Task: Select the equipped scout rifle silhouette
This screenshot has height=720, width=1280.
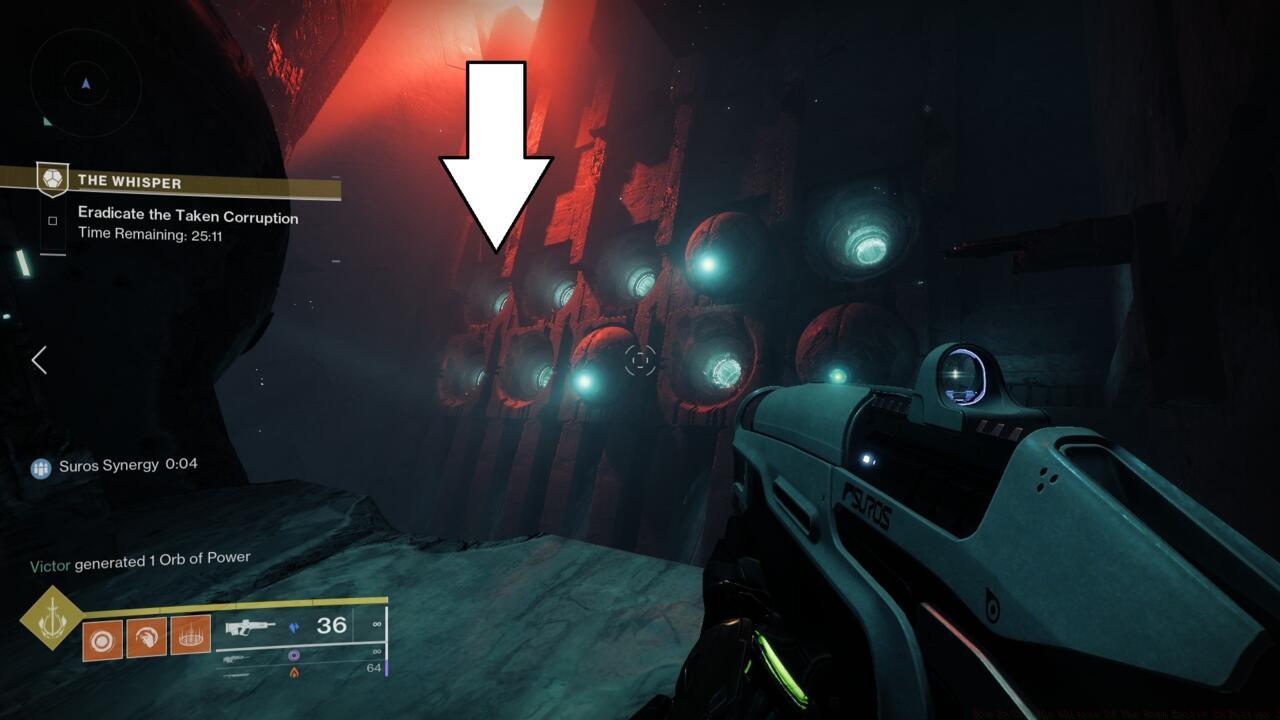Action: coord(248,627)
